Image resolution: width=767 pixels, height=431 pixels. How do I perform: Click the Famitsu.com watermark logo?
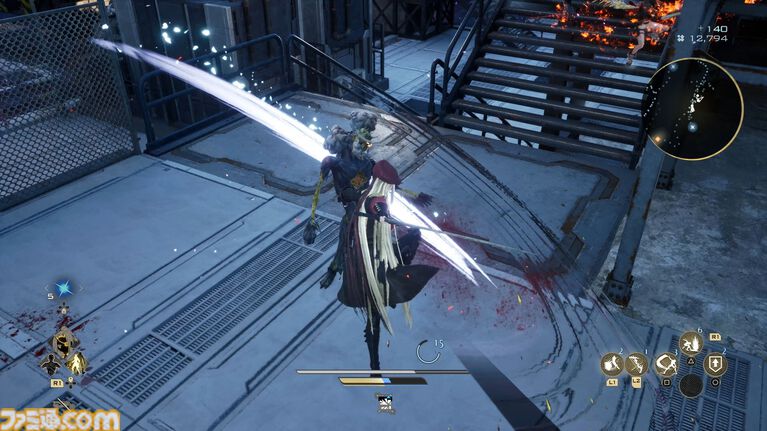point(60,419)
